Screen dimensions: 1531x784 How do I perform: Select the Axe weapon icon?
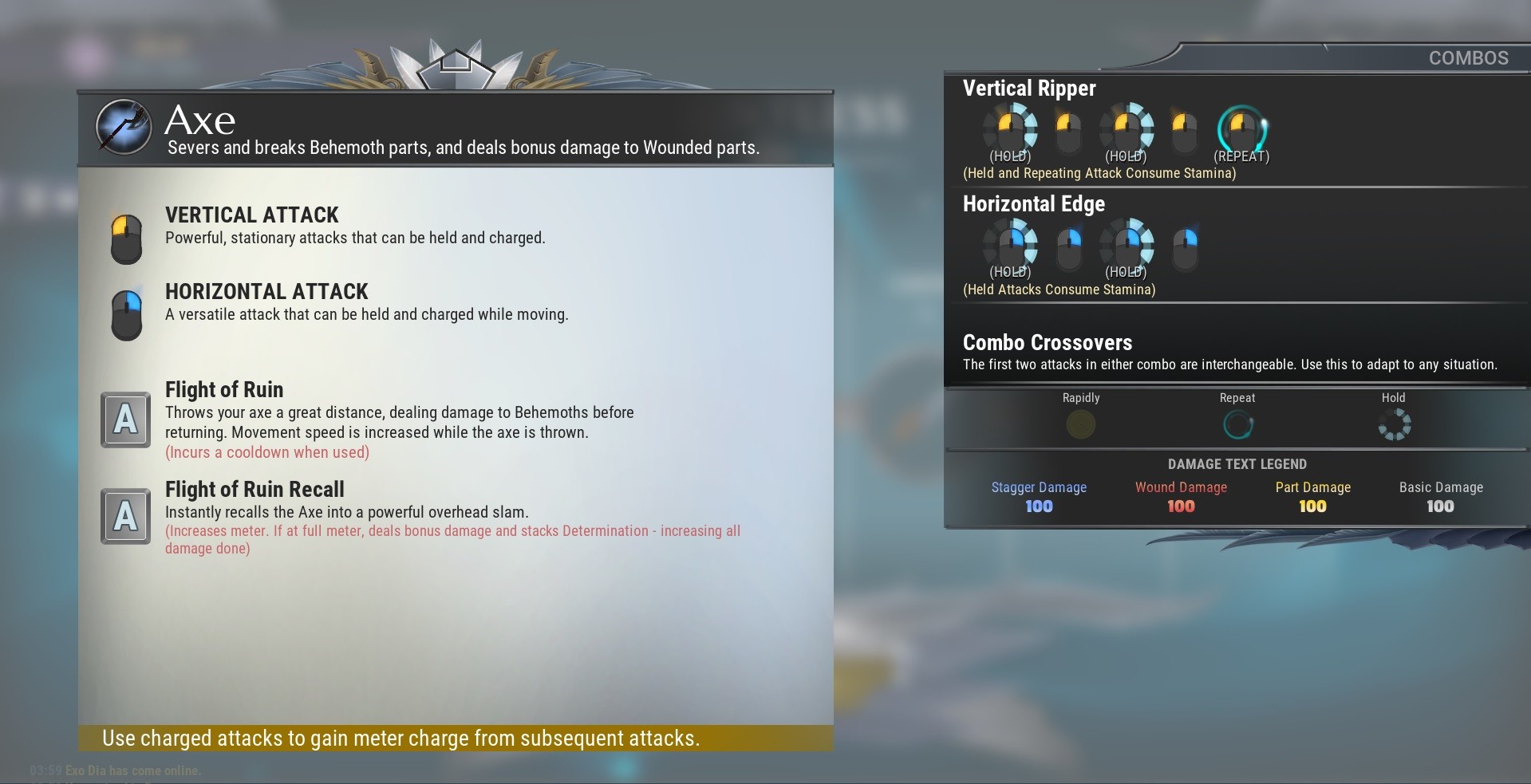pos(123,127)
